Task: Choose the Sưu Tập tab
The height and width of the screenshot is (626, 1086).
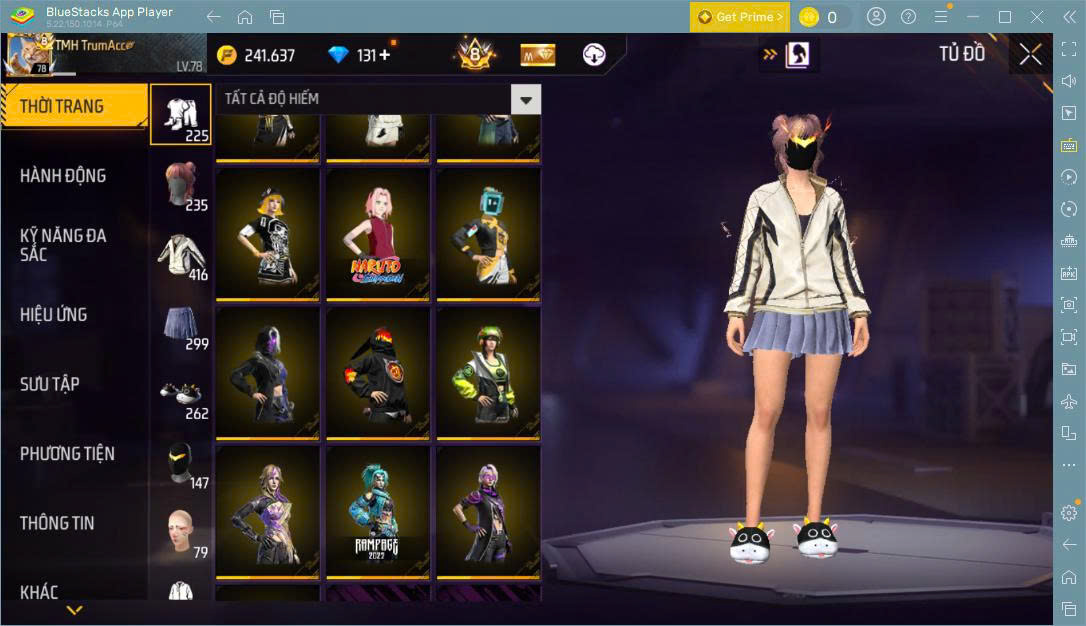Action: (50, 384)
